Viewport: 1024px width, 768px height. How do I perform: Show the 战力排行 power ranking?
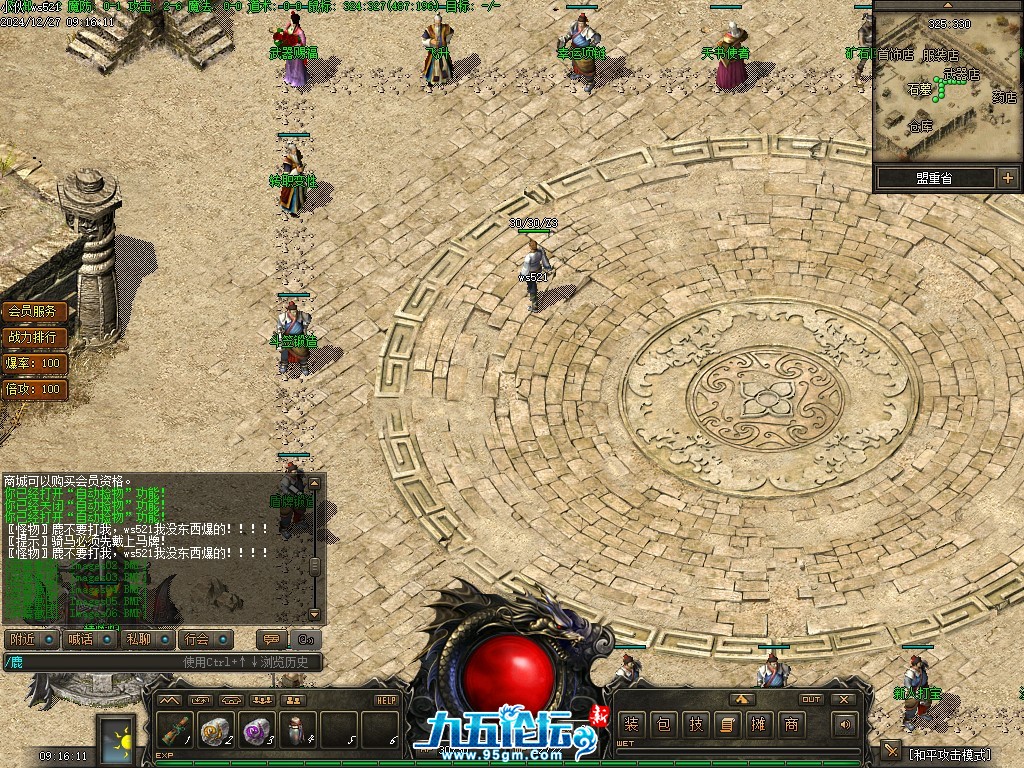pyautogui.click(x=34, y=337)
